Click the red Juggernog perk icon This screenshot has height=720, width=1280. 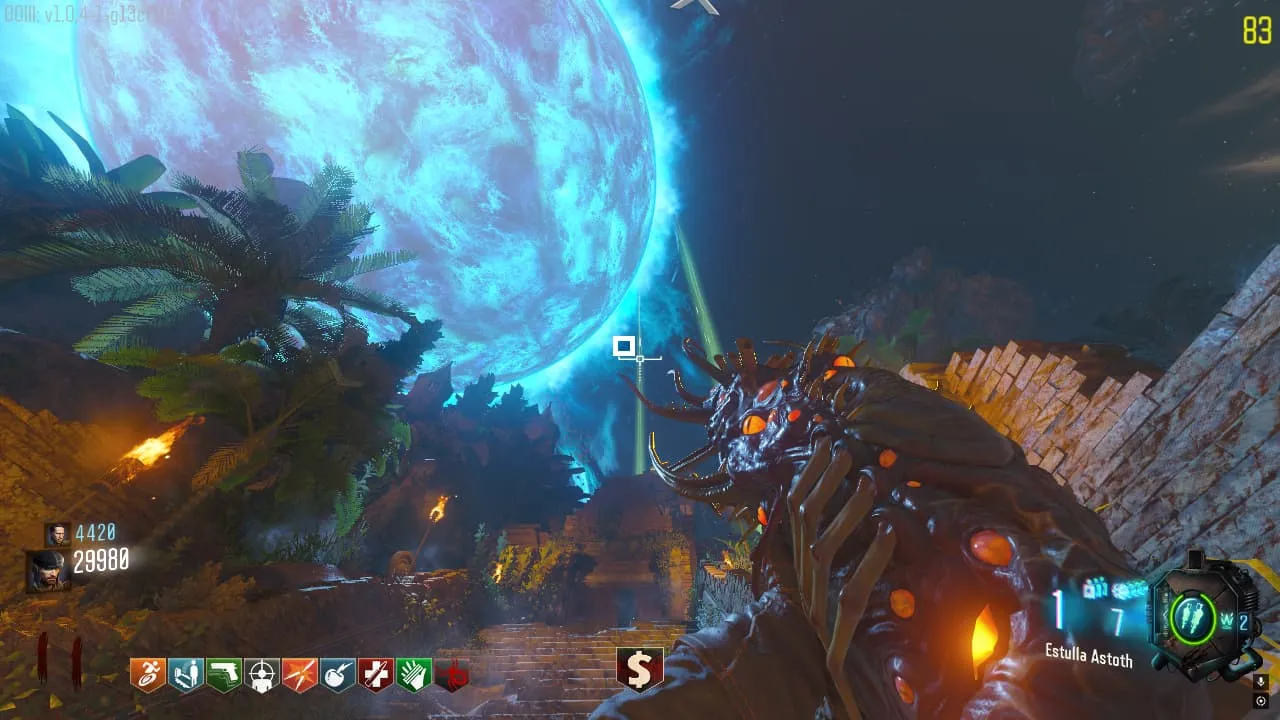376,675
